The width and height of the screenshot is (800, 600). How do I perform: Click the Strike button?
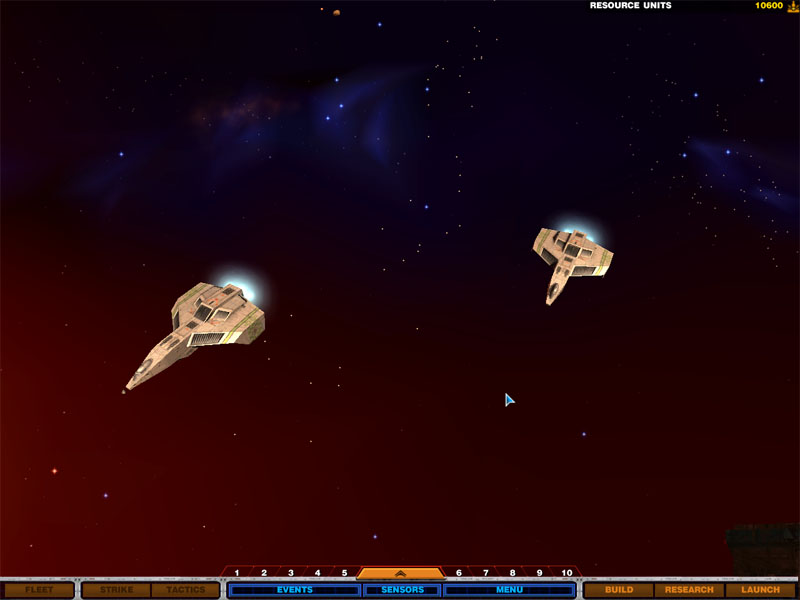116,590
